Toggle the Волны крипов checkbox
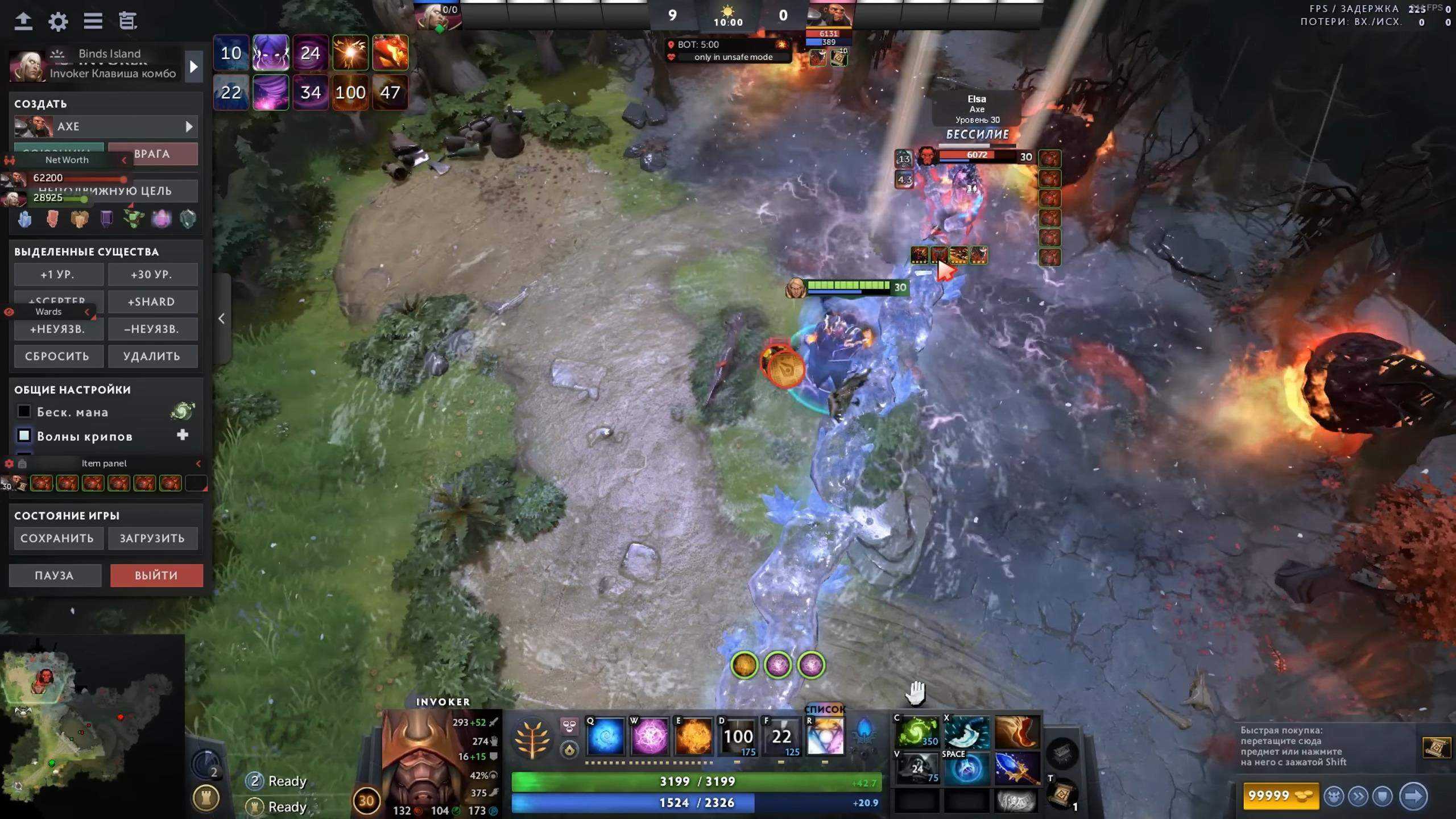This screenshot has width=1456, height=819. 24,436
